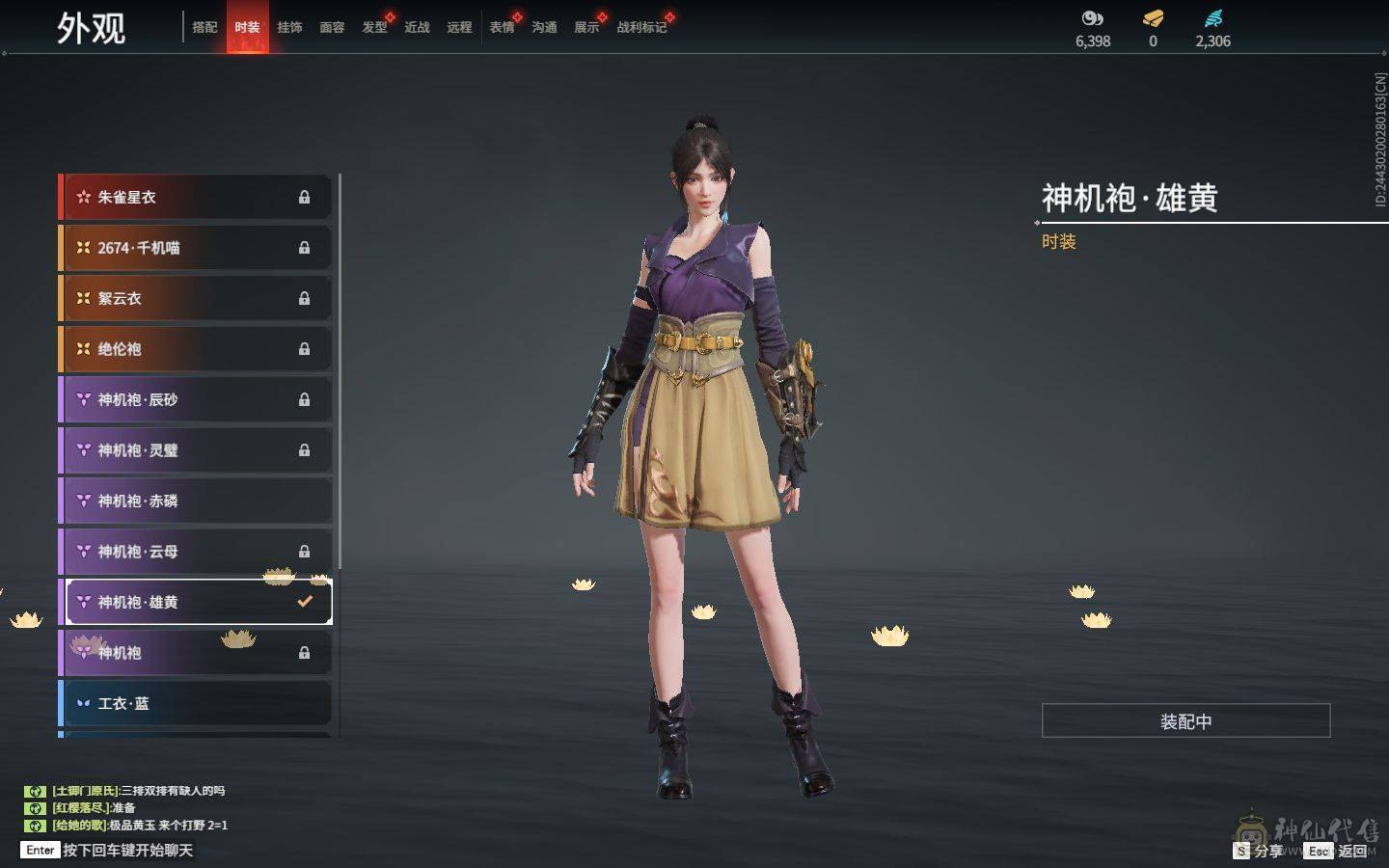Click the orange rarity icon beside 绝伦袍

tap(82, 349)
